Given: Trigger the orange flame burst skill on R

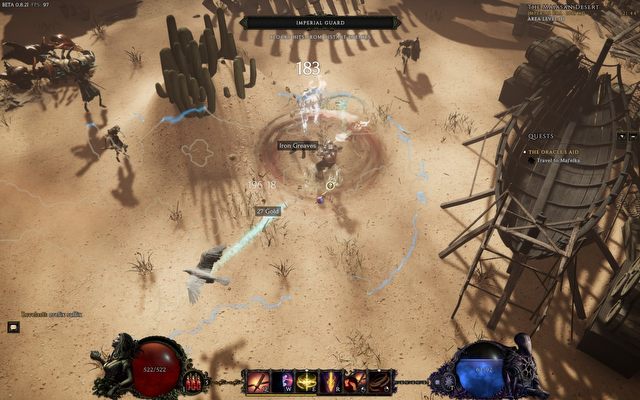Looking at the screenshot, I should [330, 381].
